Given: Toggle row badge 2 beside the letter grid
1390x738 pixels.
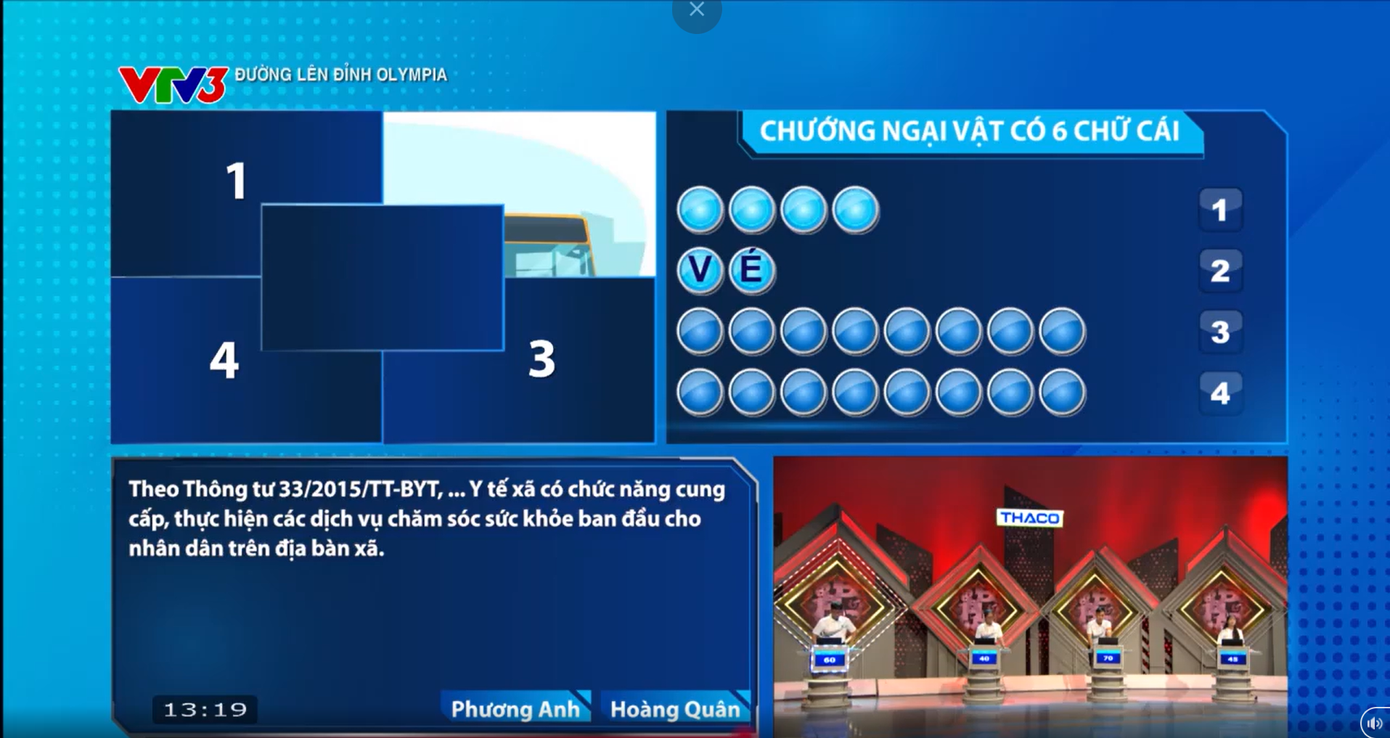Looking at the screenshot, I should (x=1220, y=271).
